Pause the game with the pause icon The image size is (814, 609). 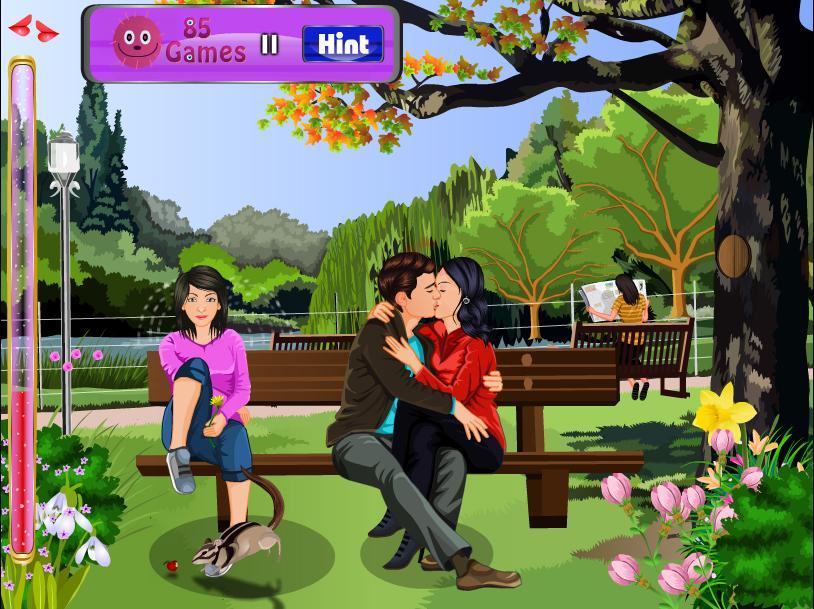click(x=269, y=44)
